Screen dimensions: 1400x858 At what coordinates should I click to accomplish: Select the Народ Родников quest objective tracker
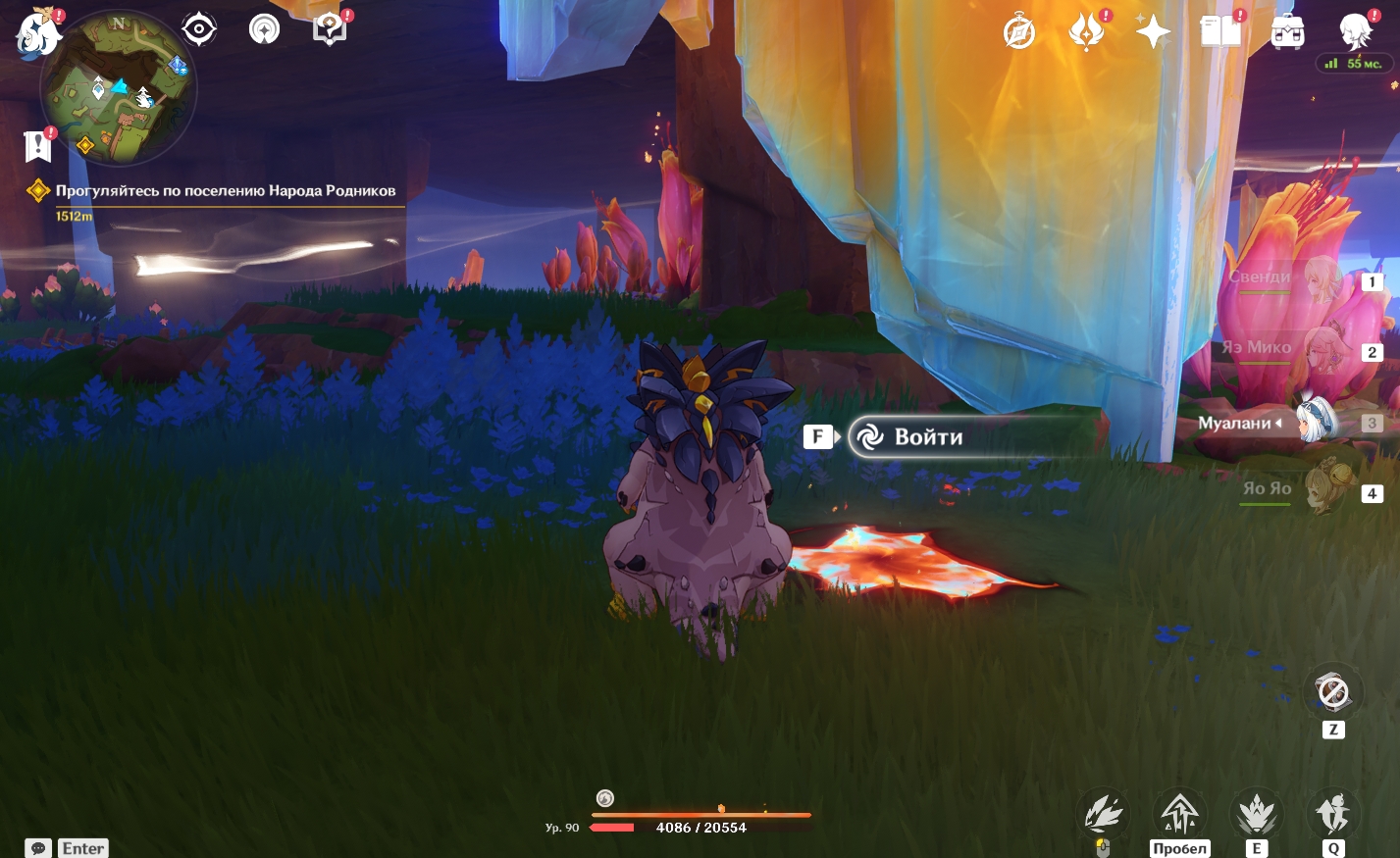(x=225, y=191)
